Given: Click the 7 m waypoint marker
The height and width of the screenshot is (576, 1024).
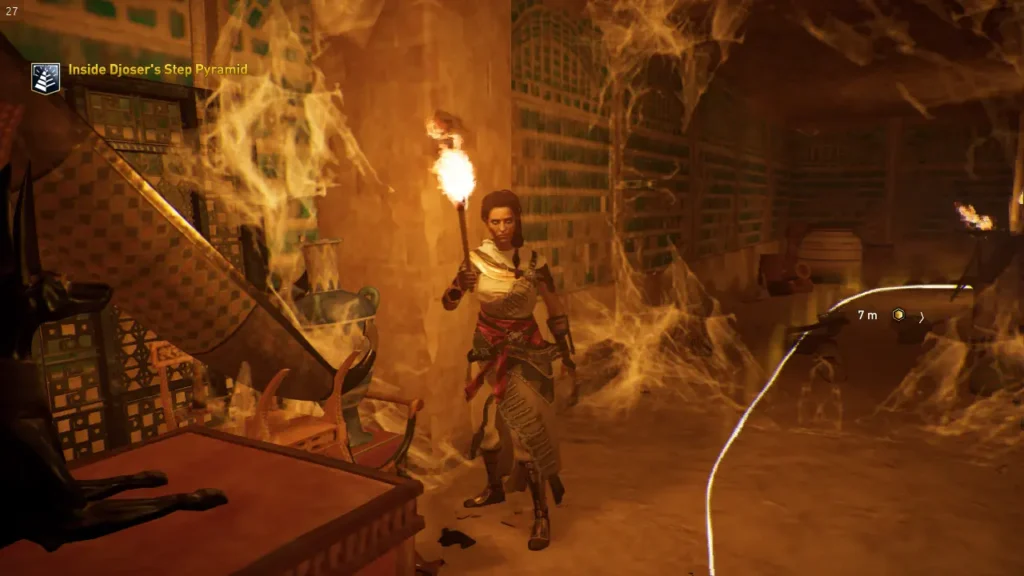Looking at the screenshot, I should [x=898, y=315].
